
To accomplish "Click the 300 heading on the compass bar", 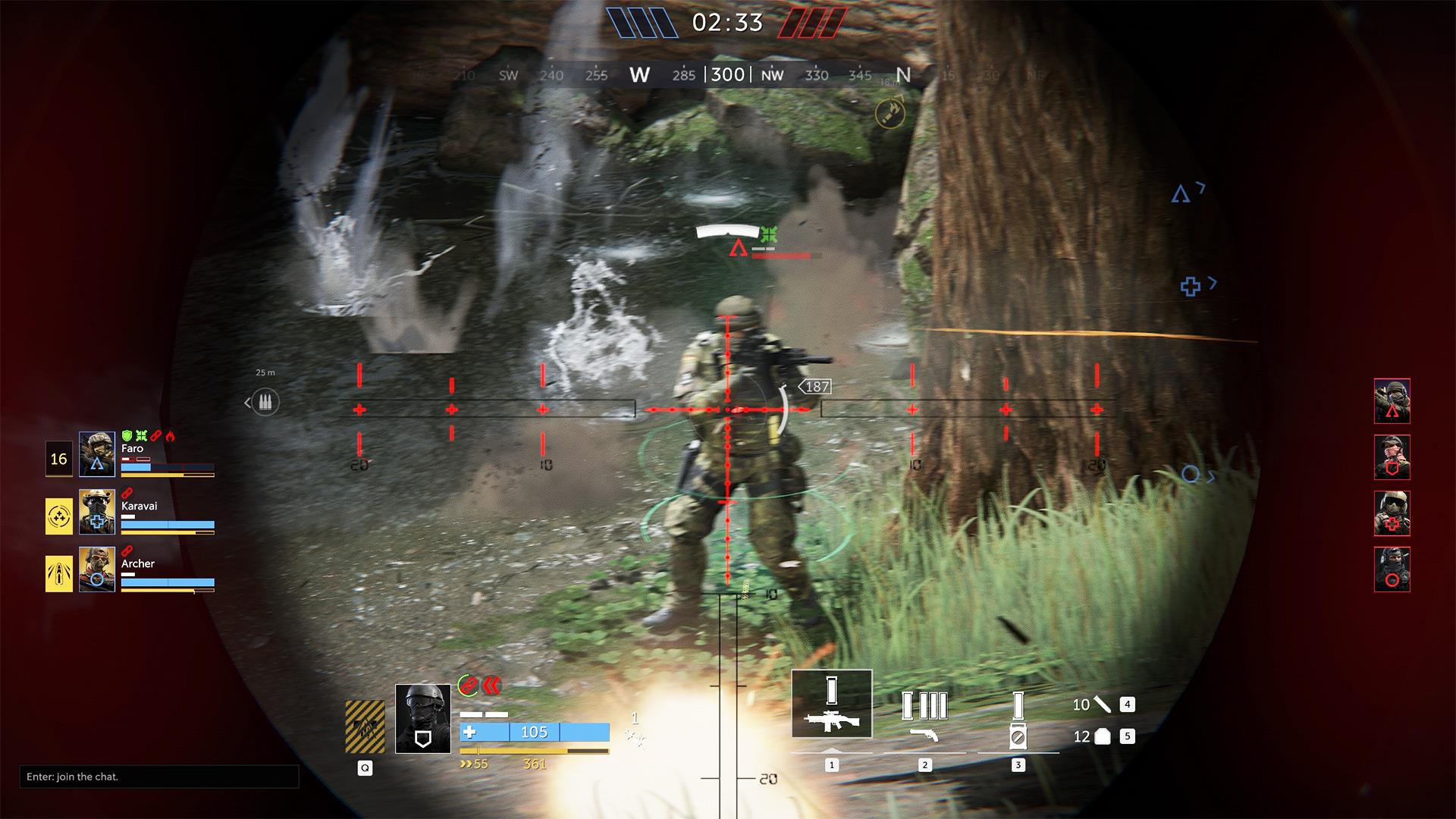I will click(x=726, y=74).
